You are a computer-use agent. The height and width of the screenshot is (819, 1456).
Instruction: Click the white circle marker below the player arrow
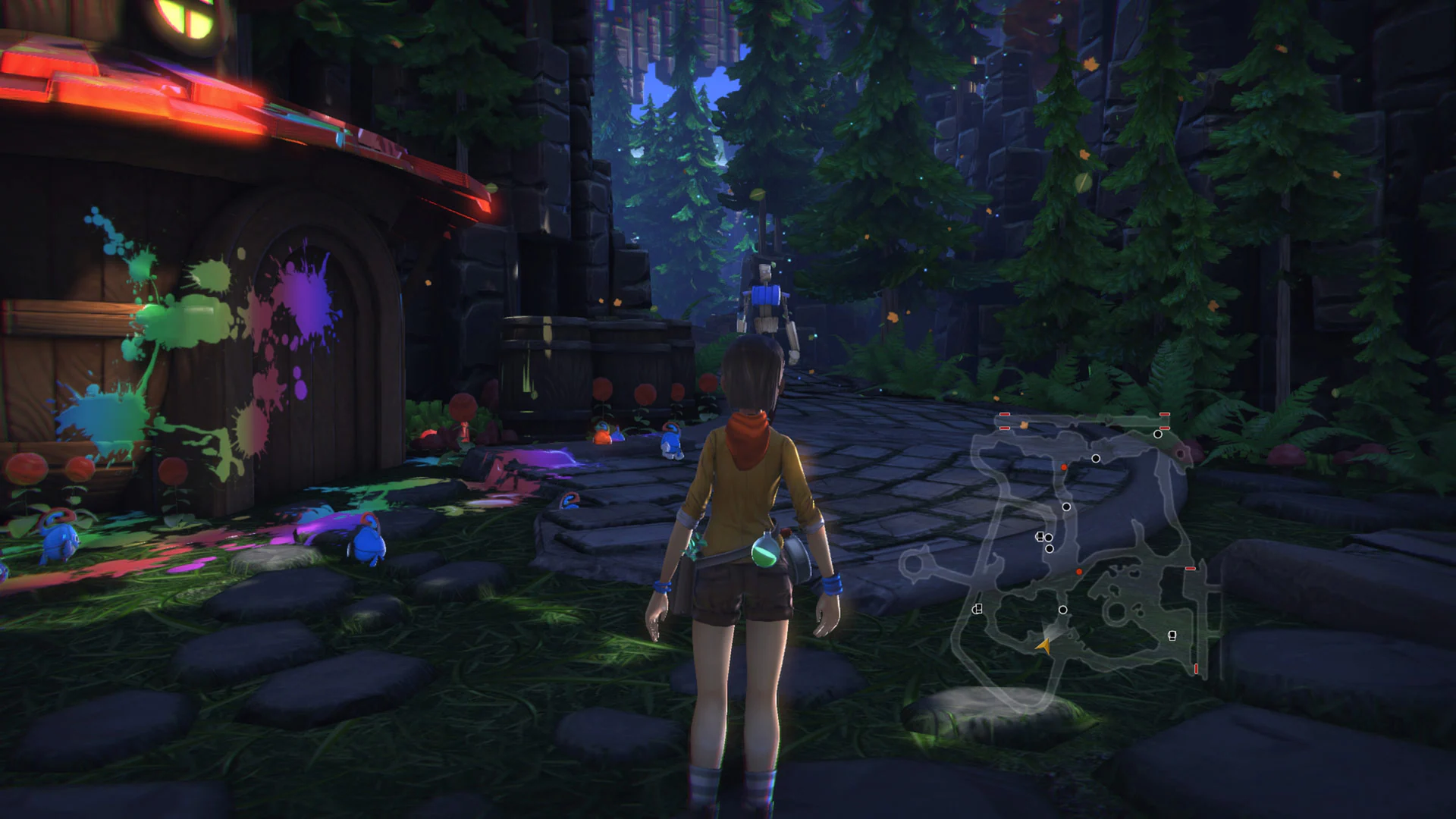pos(1063,610)
